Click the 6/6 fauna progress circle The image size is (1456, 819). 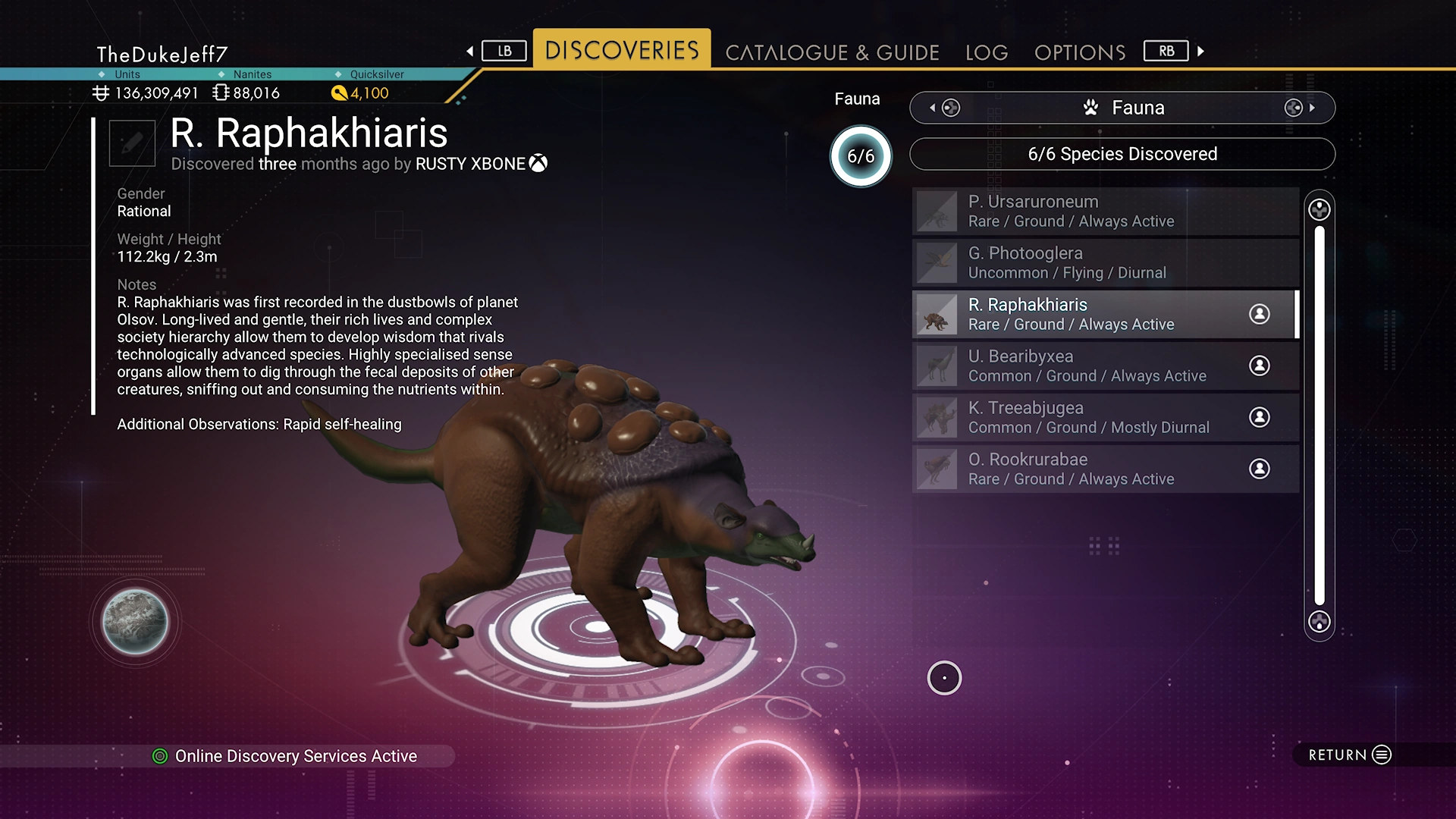[x=861, y=156]
